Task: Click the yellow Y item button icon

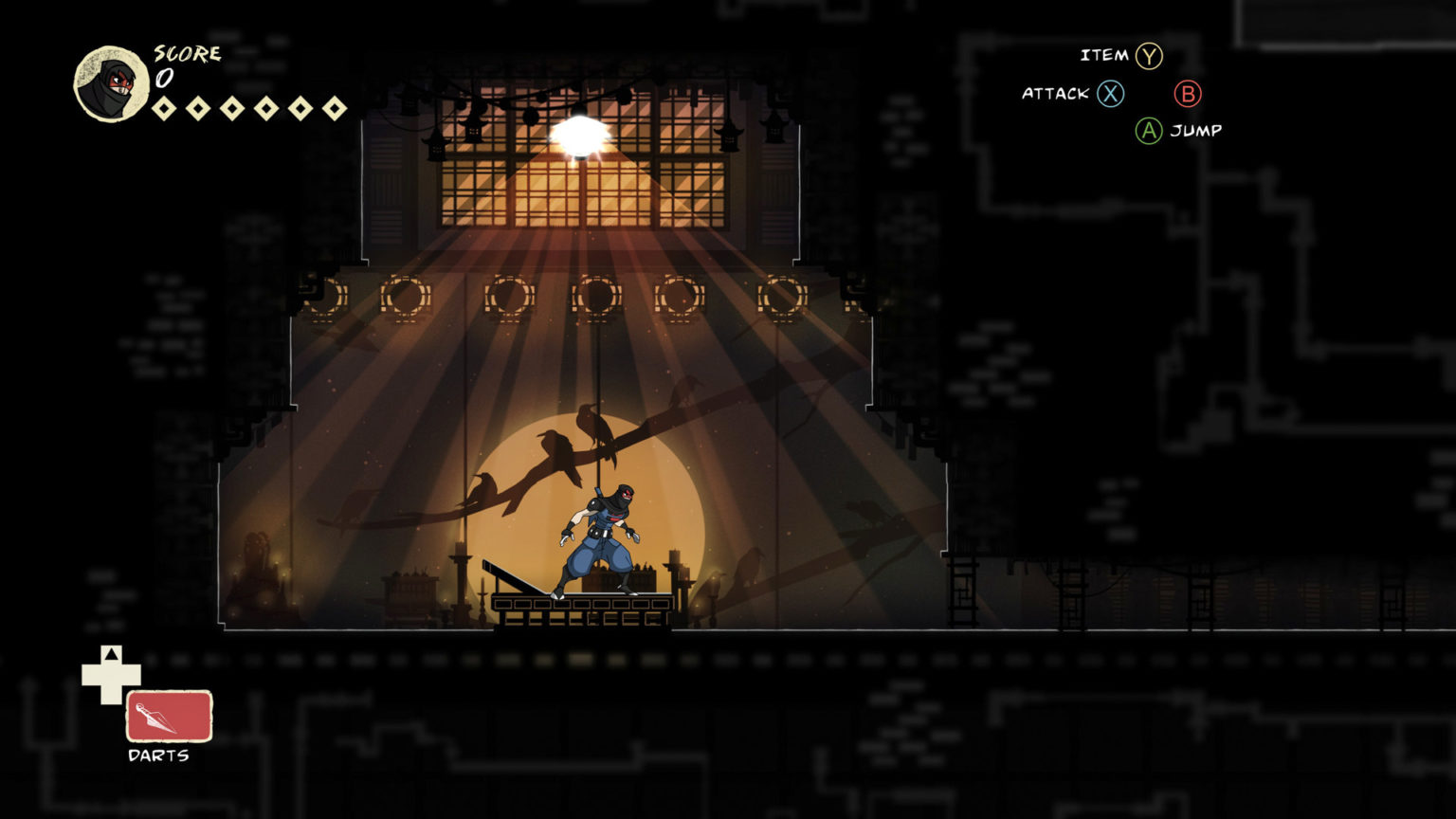Action: tap(1151, 55)
